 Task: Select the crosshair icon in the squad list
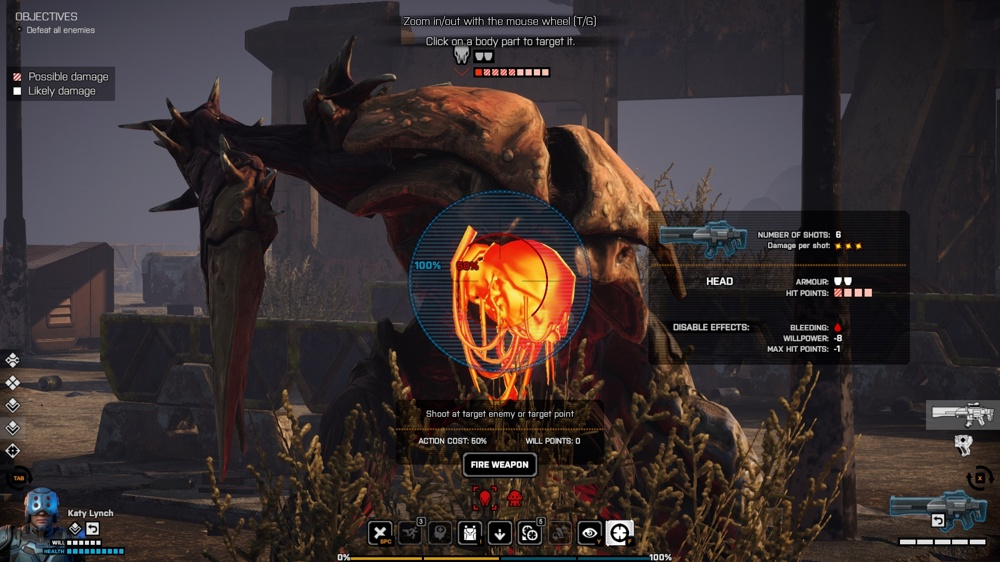[x=12, y=451]
